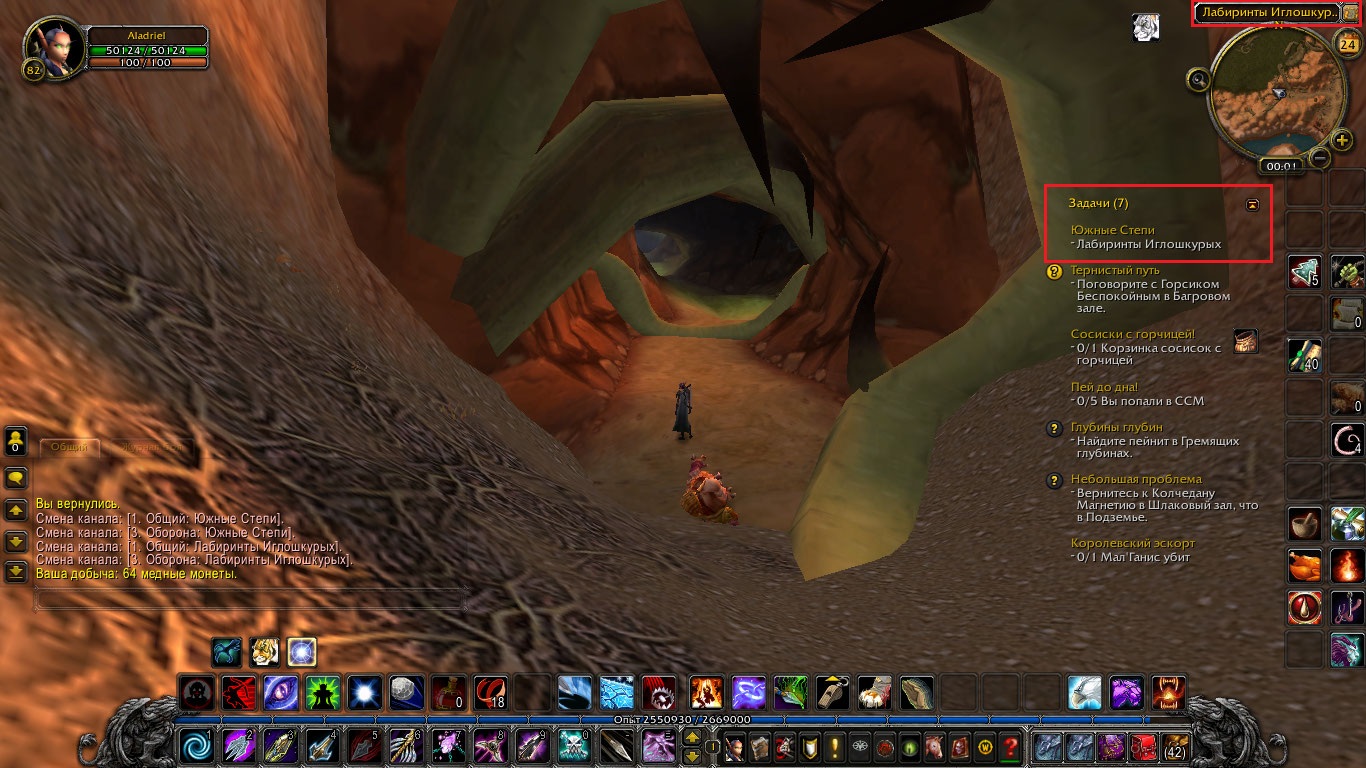Cast the blue swirl ability in slot 1
1366x768 pixels.
click(194, 746)
